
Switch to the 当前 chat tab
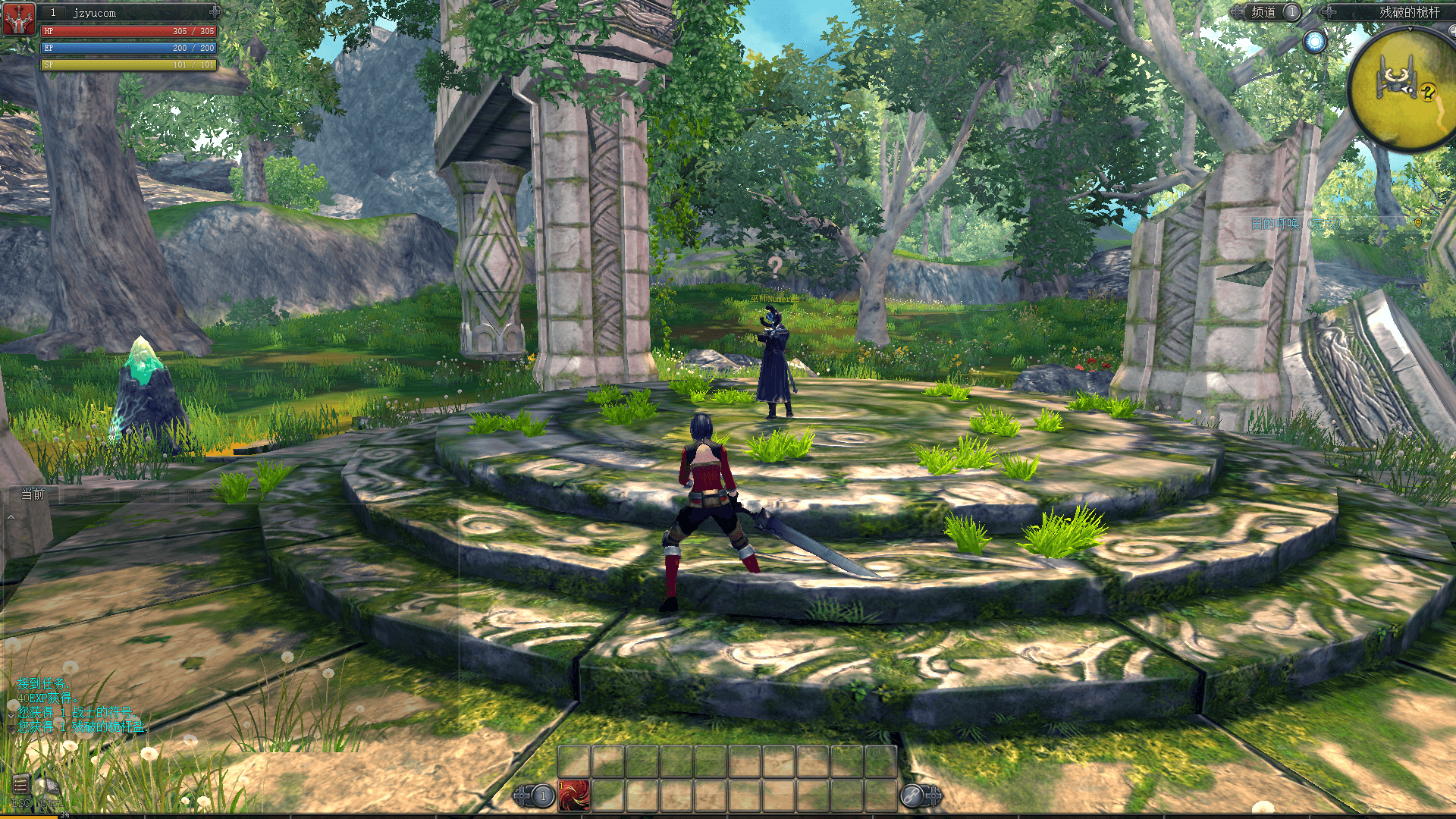tap(33, 494)
